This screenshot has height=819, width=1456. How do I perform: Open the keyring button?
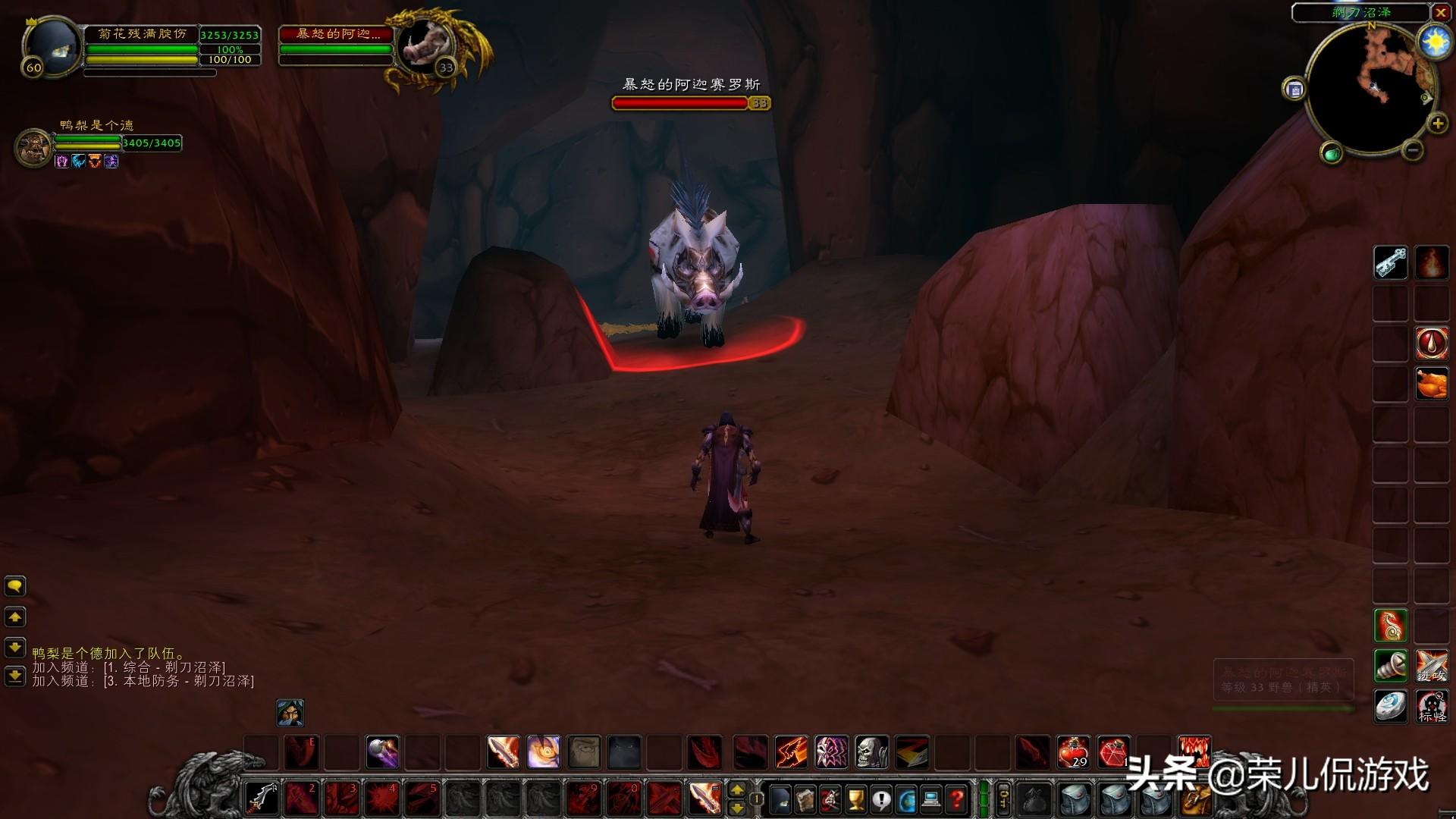[x=1003, y=799]
